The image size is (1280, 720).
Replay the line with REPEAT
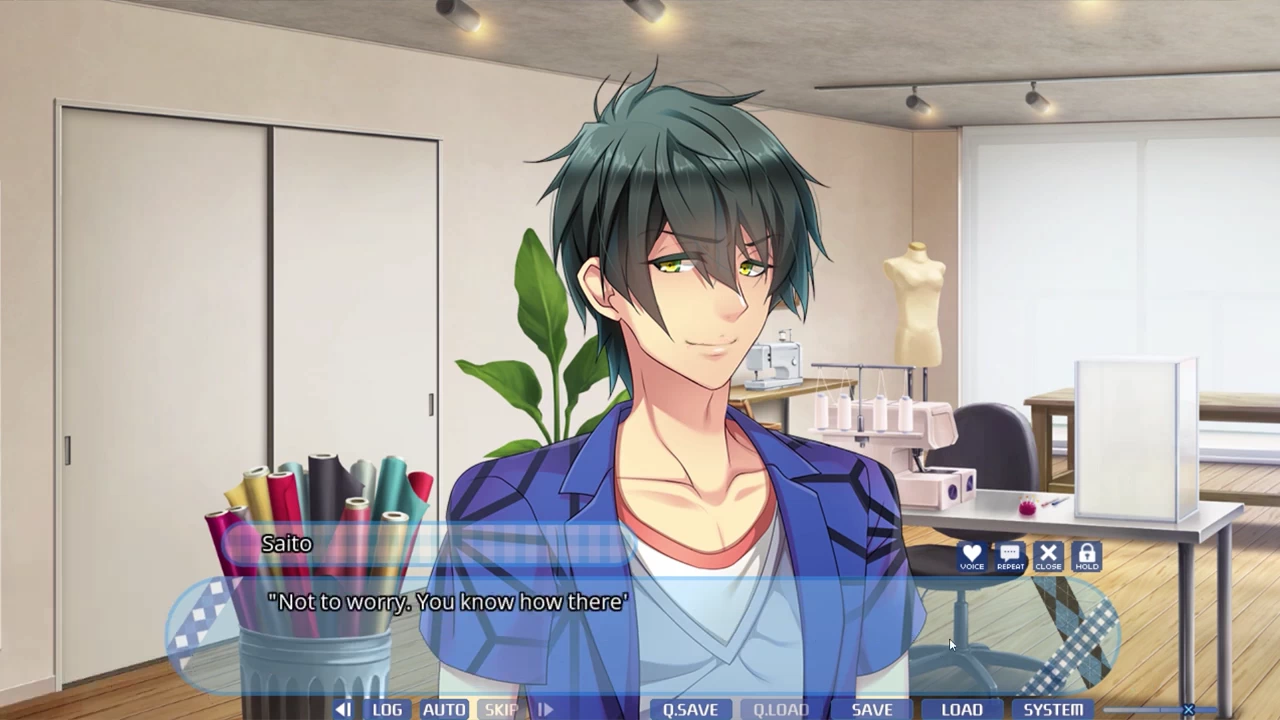[x=1010, y=557]
